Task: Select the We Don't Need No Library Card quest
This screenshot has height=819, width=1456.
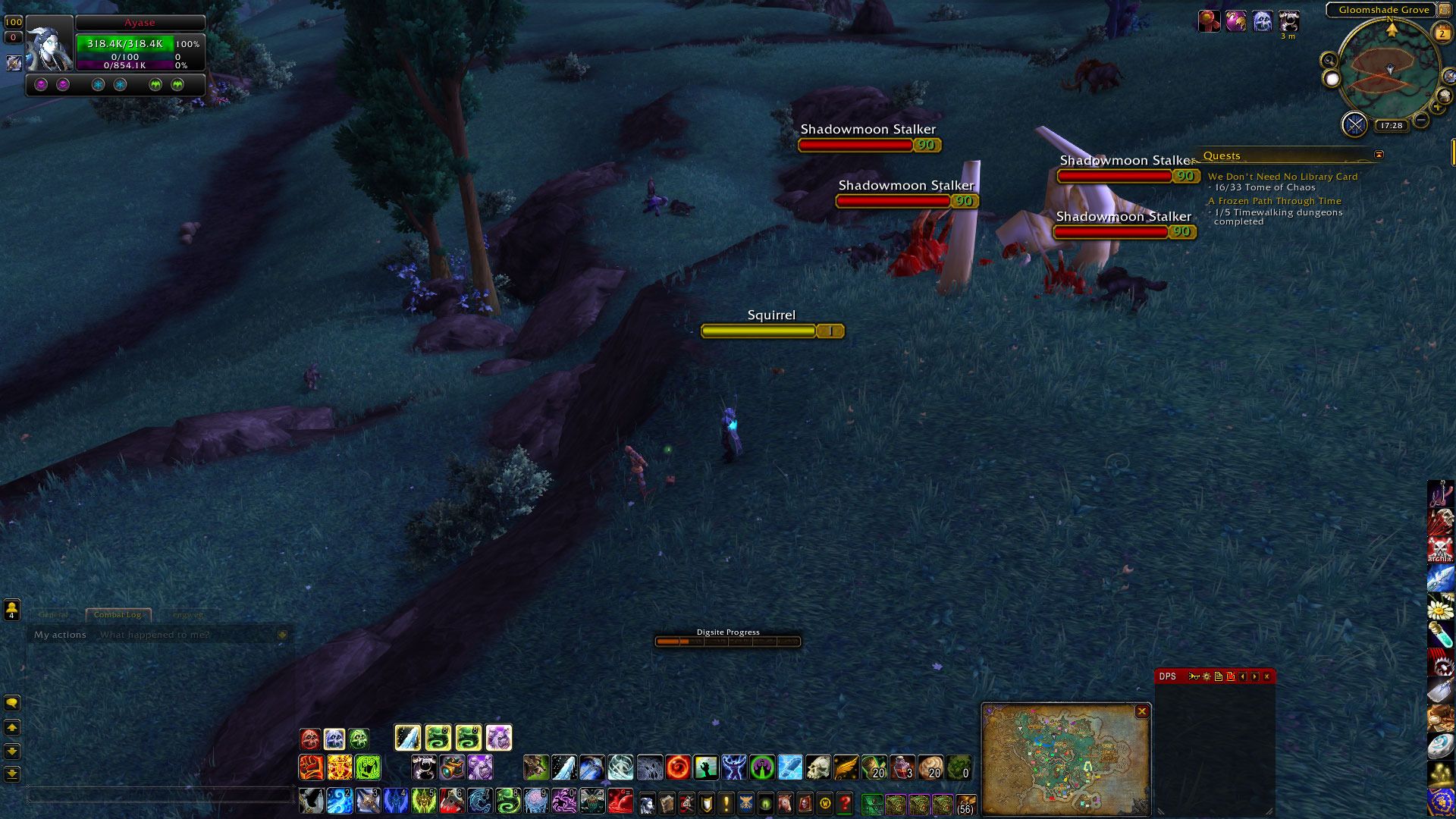Action: pyautogui.click(x=1282, y=177)
